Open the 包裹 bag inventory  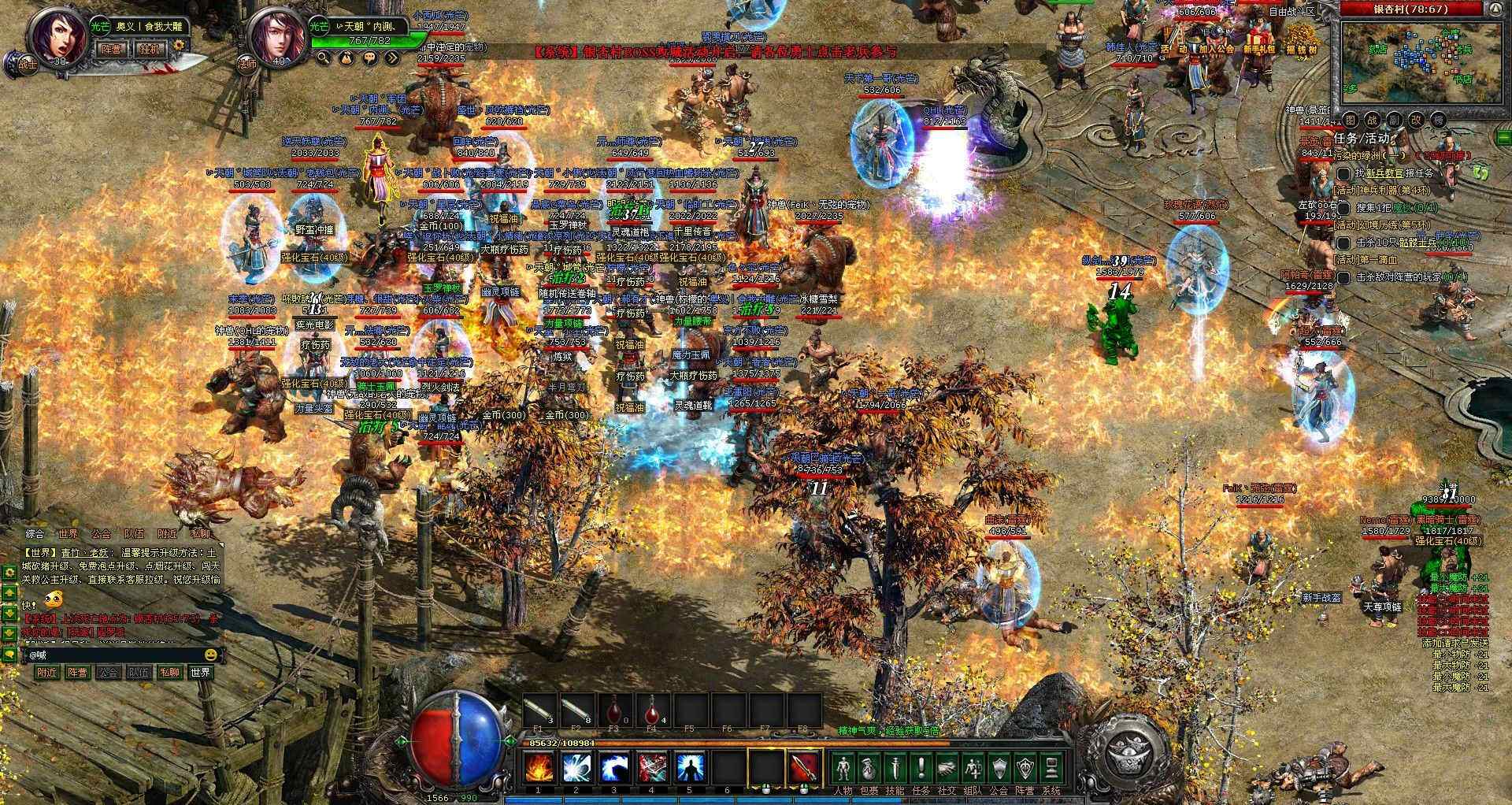pos(869,769)
